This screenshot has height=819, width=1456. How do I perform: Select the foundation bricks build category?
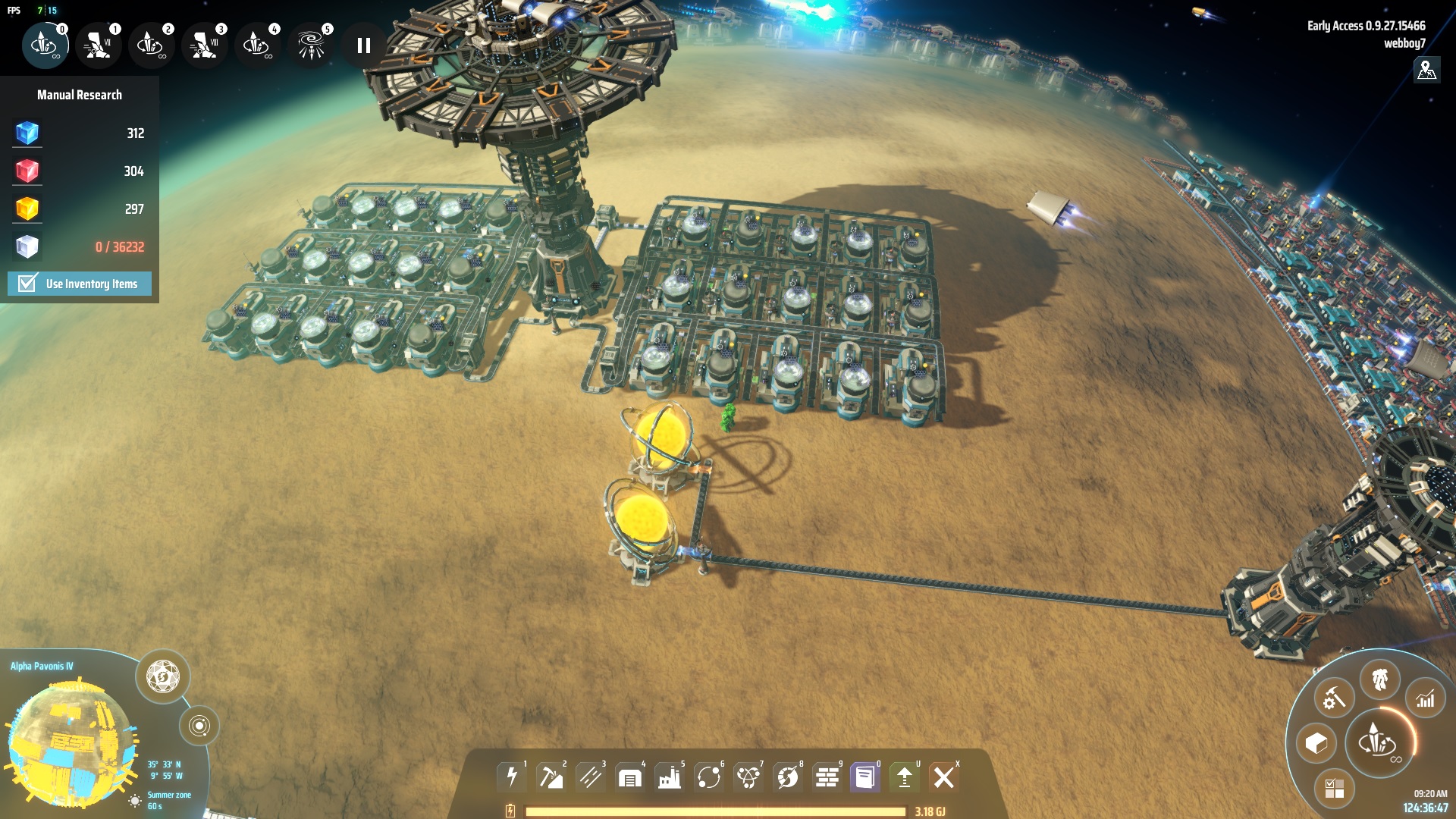click(x=827, y=777)
